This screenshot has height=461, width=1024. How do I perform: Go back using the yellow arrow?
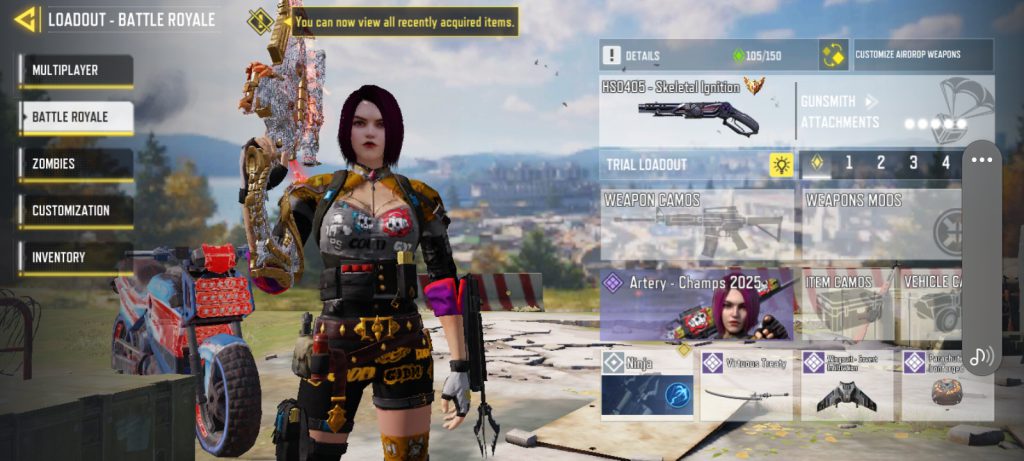click(x=27, y=18)
